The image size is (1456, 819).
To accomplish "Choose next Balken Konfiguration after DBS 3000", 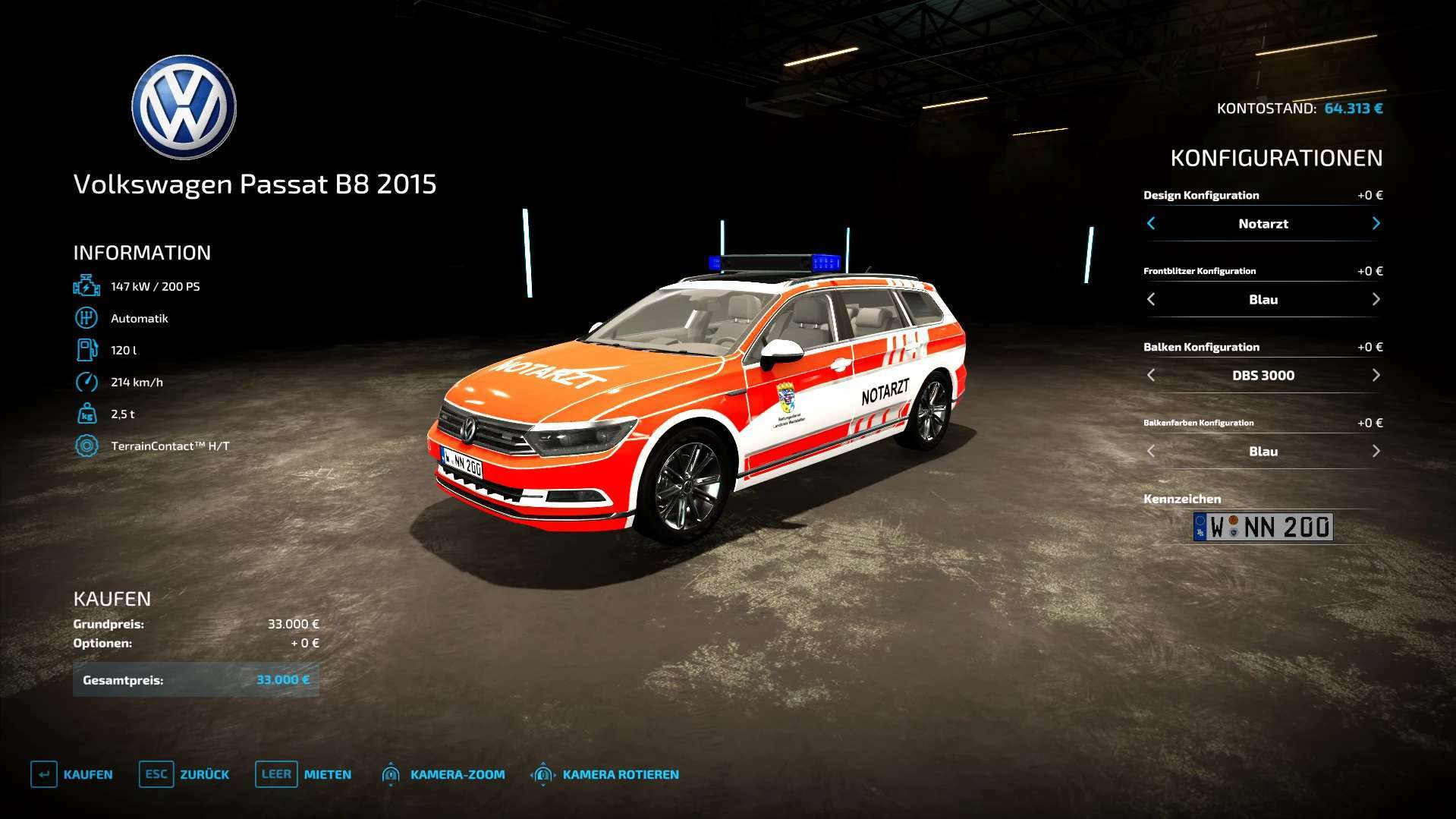I will click(1376, 375).
